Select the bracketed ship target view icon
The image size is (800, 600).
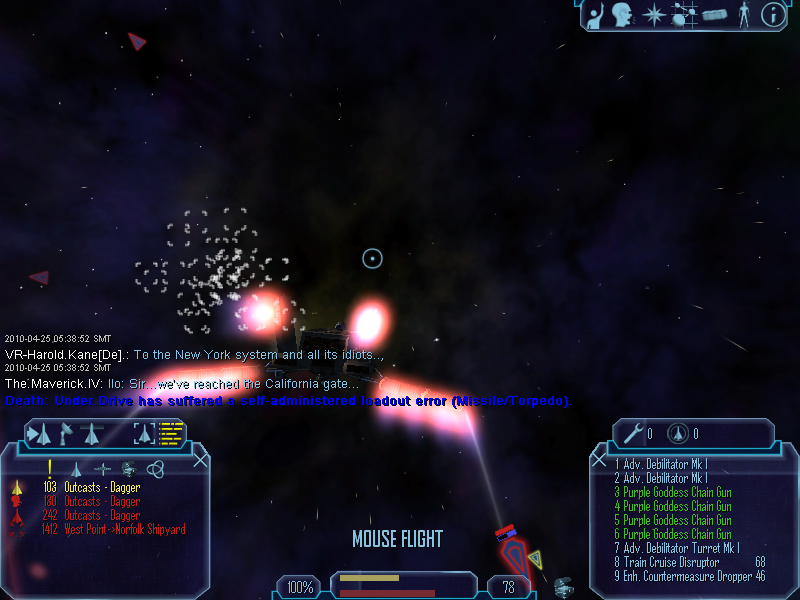click(145, 434)
